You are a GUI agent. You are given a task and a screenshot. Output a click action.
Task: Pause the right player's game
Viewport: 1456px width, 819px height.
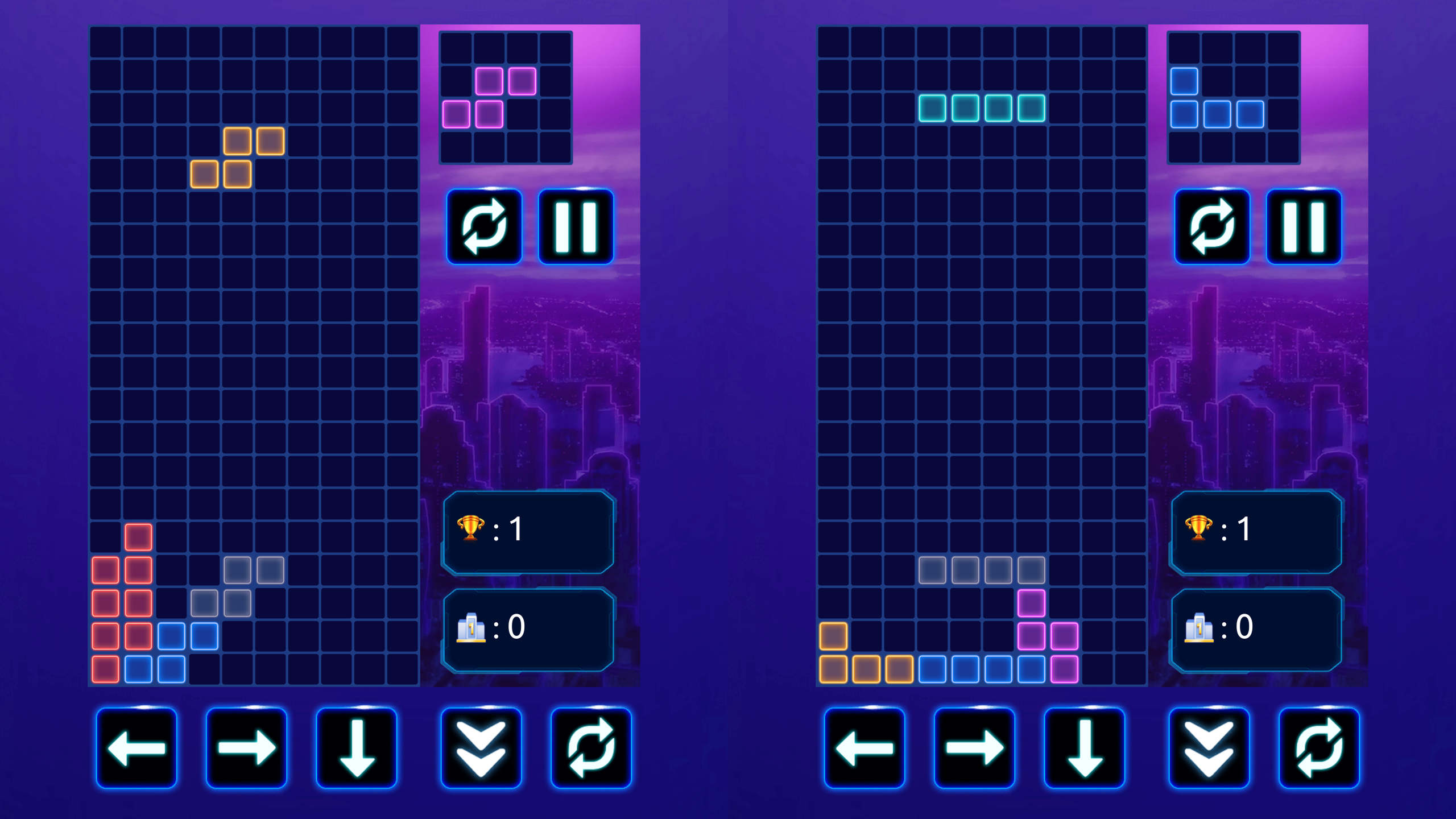(1304, 227)
